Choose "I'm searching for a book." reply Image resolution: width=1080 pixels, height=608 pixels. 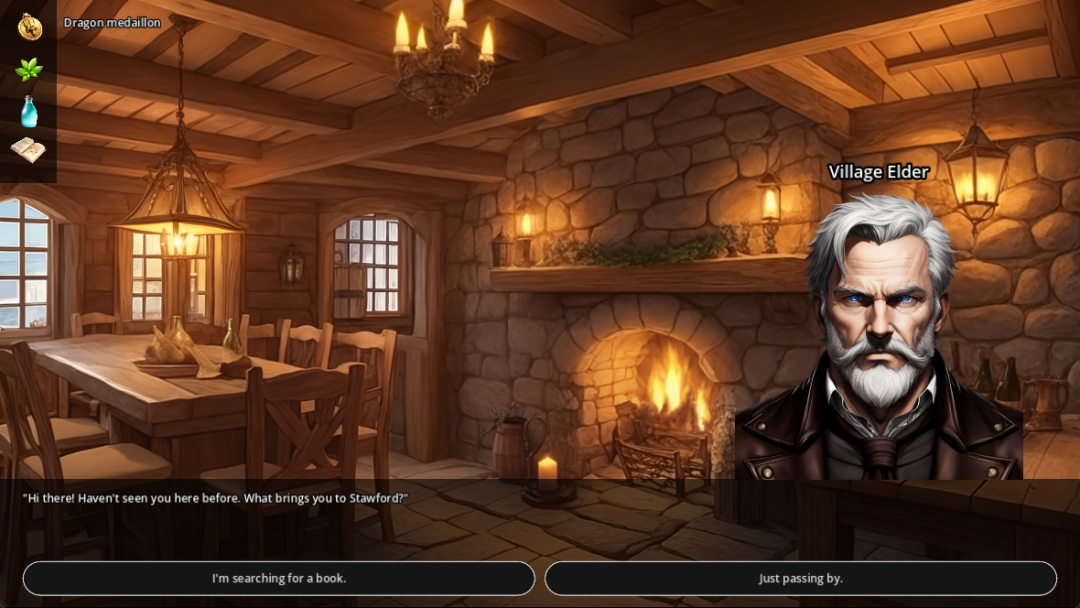point(279,578)
